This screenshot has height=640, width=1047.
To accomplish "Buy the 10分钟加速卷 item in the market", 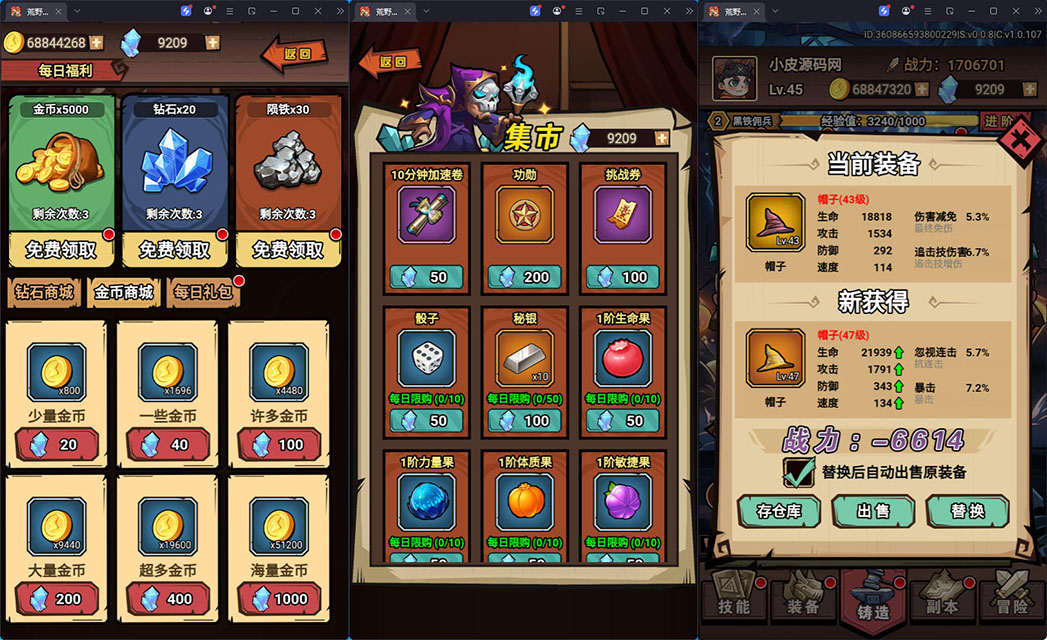I will click(426, 277).
